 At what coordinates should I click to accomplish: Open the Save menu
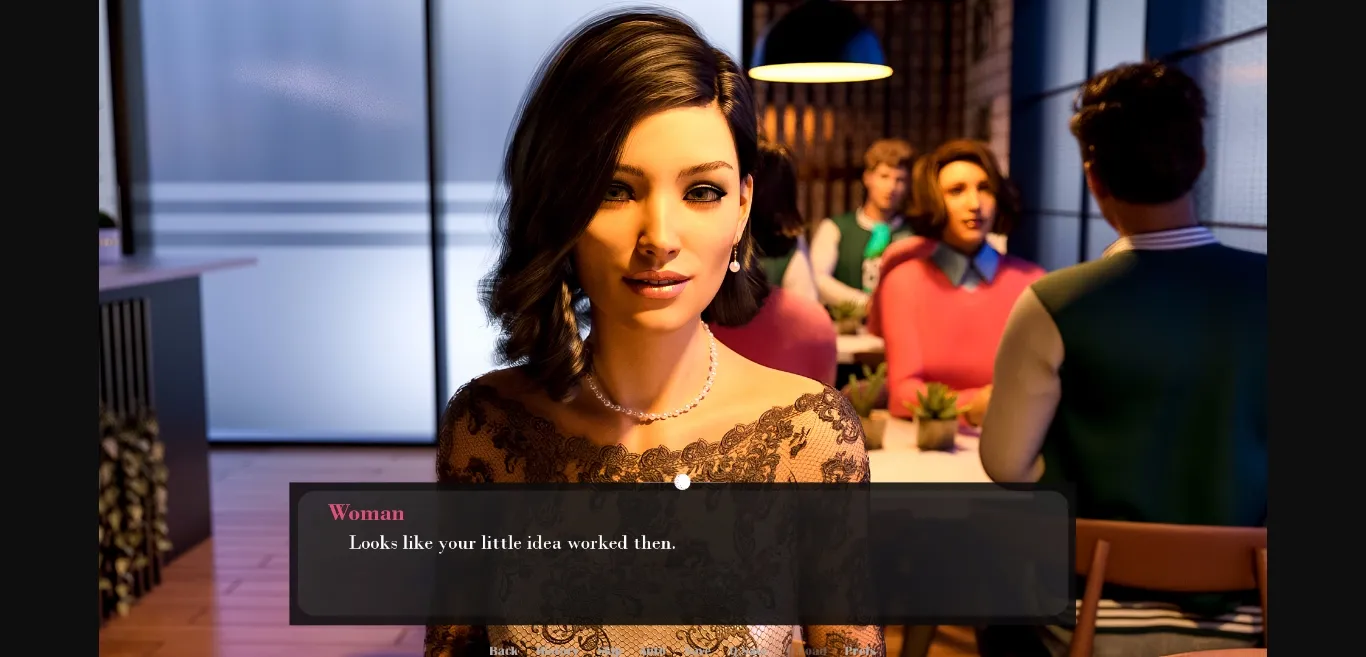click(698, 651)
